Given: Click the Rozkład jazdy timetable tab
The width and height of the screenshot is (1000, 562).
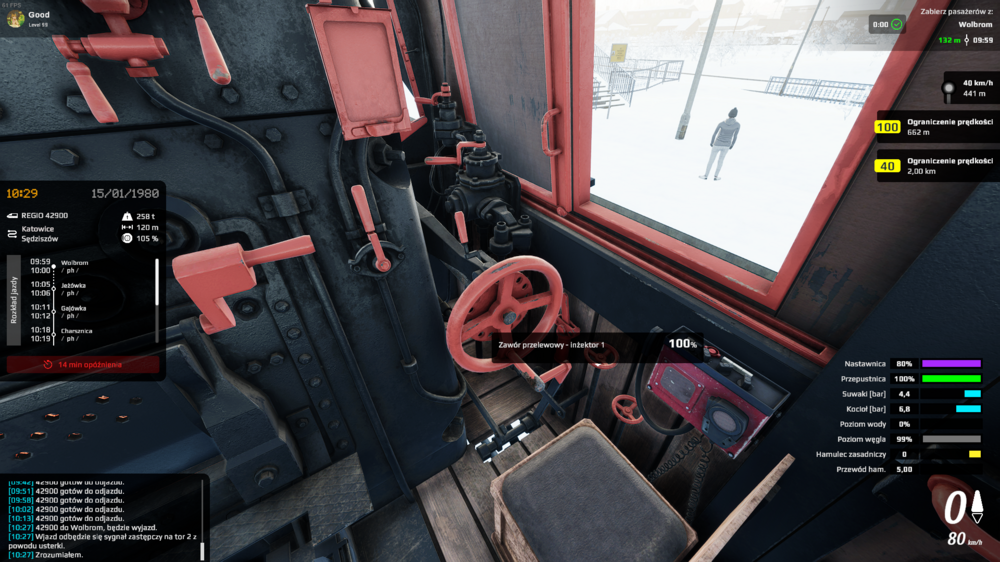Looking at the screenshot, I should (x=13, y=300).
